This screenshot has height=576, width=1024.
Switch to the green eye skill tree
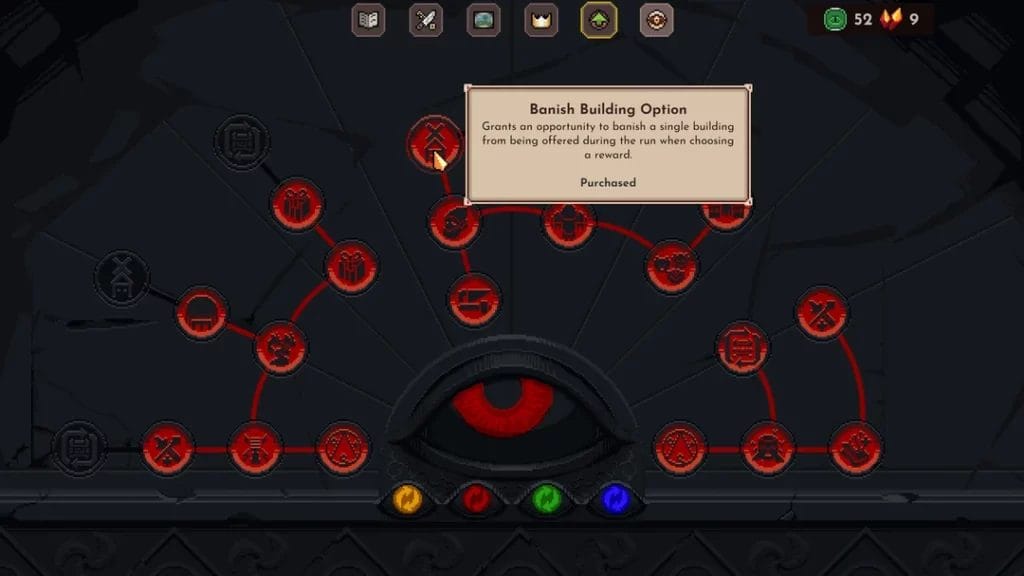(x=546, y=498)
